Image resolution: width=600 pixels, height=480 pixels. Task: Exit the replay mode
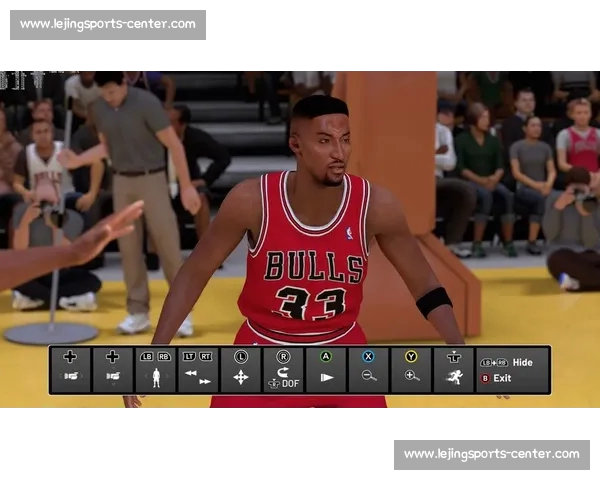click(x=501, y=378)
